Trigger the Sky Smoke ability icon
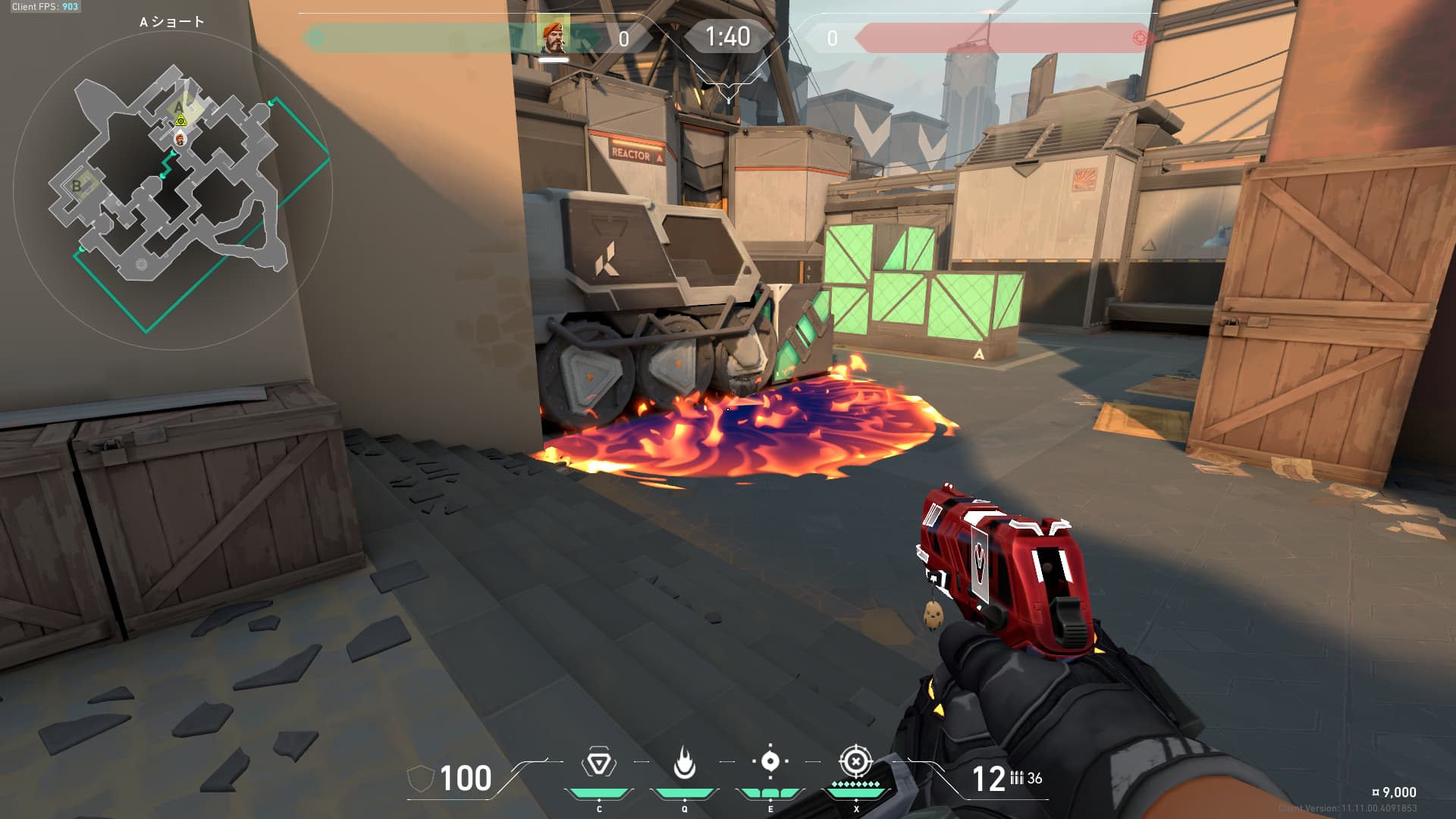This screenshot has height=819, width=1456. tap(770, 761)
